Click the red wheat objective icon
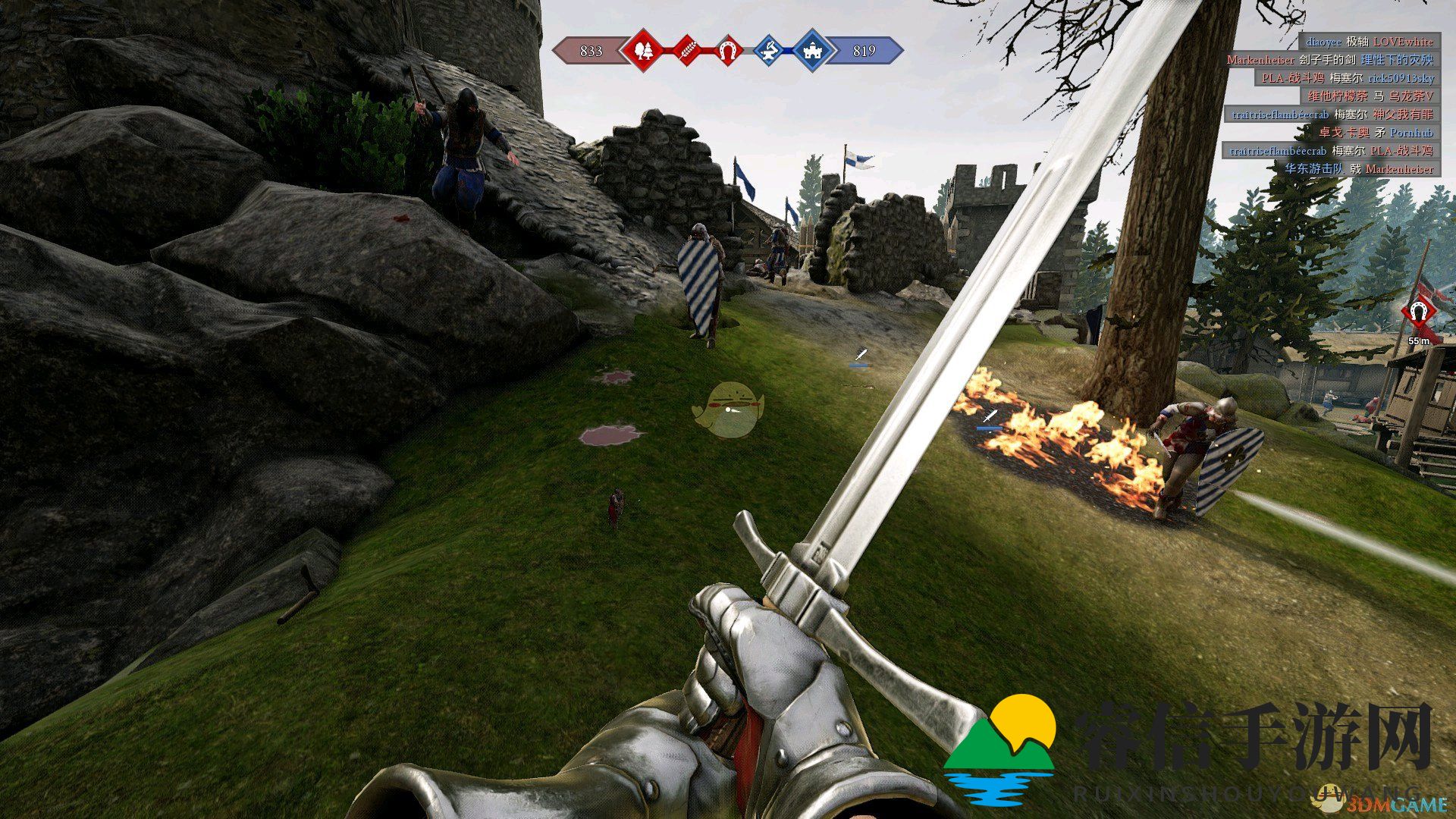Screen dimensions: 1456x819 click(x=686, y=51)
